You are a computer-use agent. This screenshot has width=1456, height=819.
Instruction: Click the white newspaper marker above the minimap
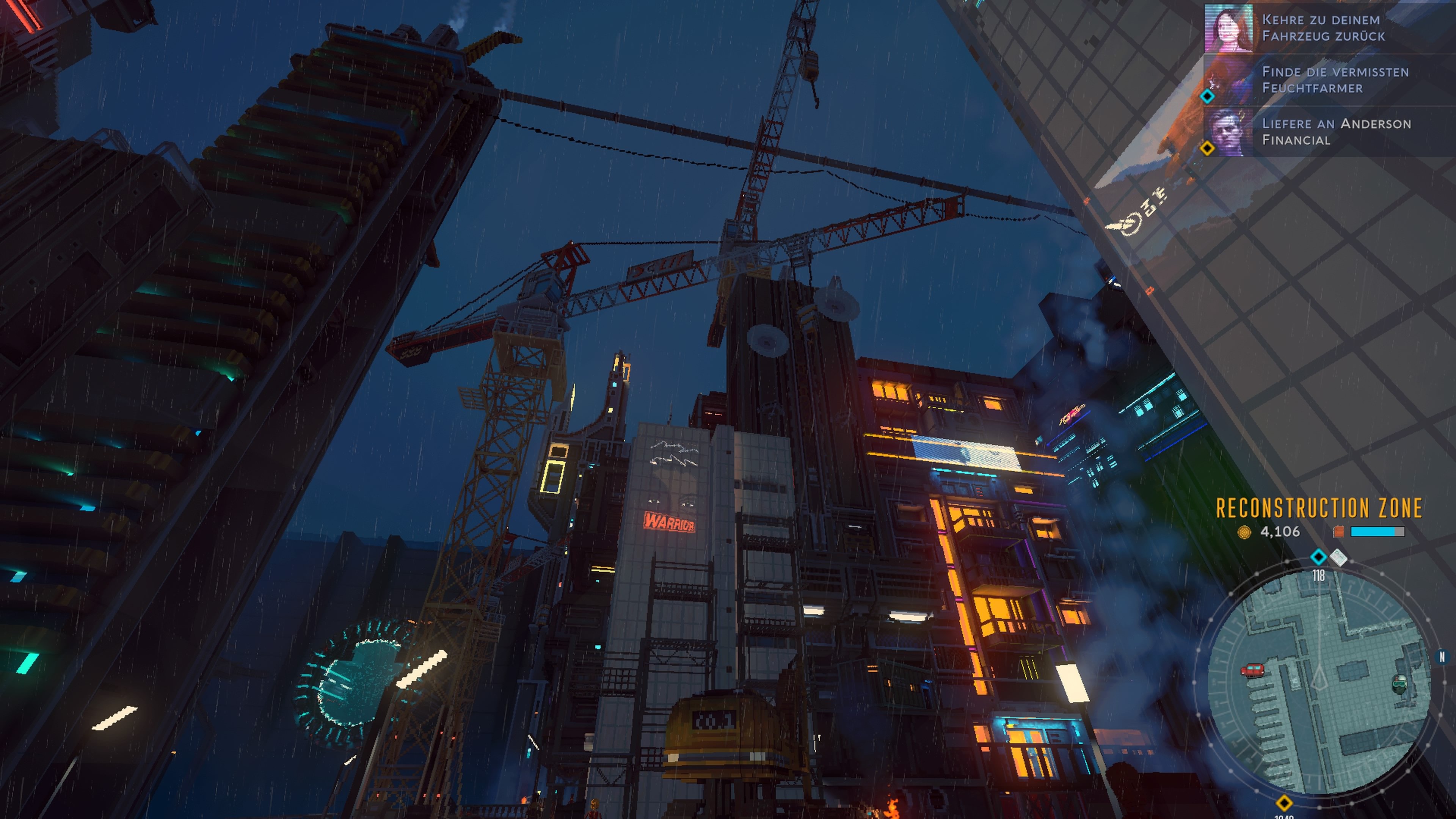point(1338,557)
